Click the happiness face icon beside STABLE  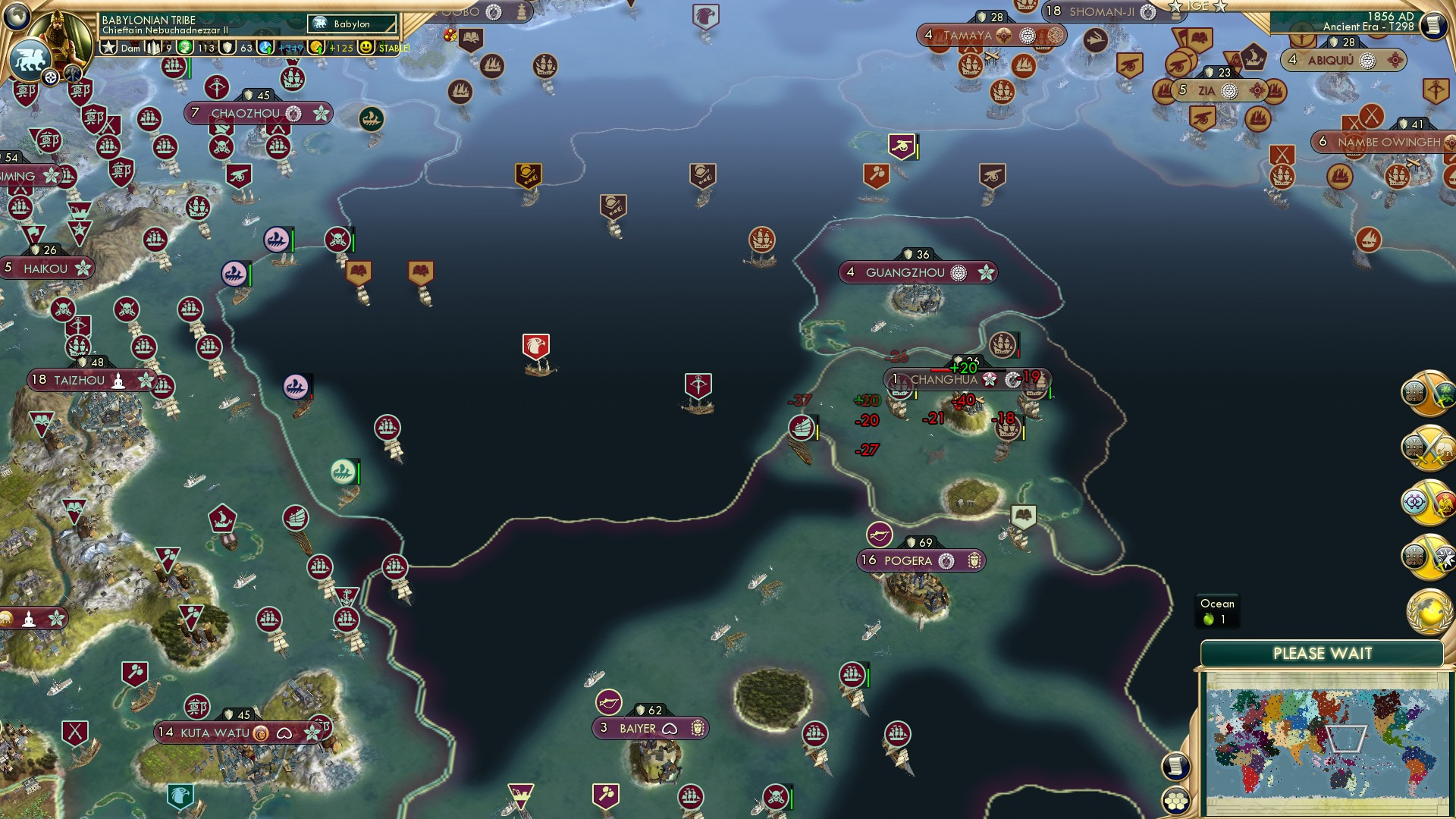click(x=366, y=47)
